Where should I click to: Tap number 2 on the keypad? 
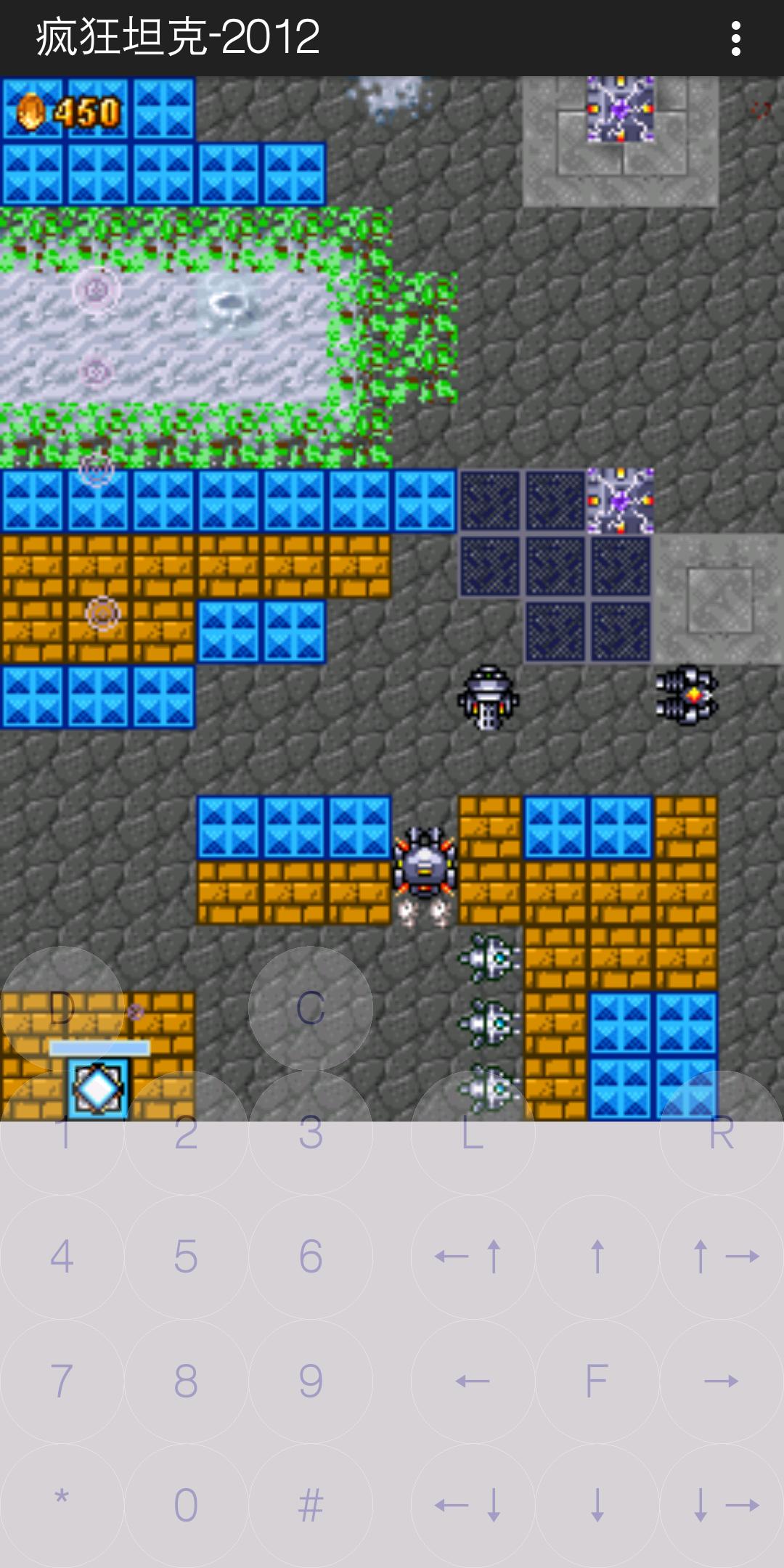pos(186,1132)
